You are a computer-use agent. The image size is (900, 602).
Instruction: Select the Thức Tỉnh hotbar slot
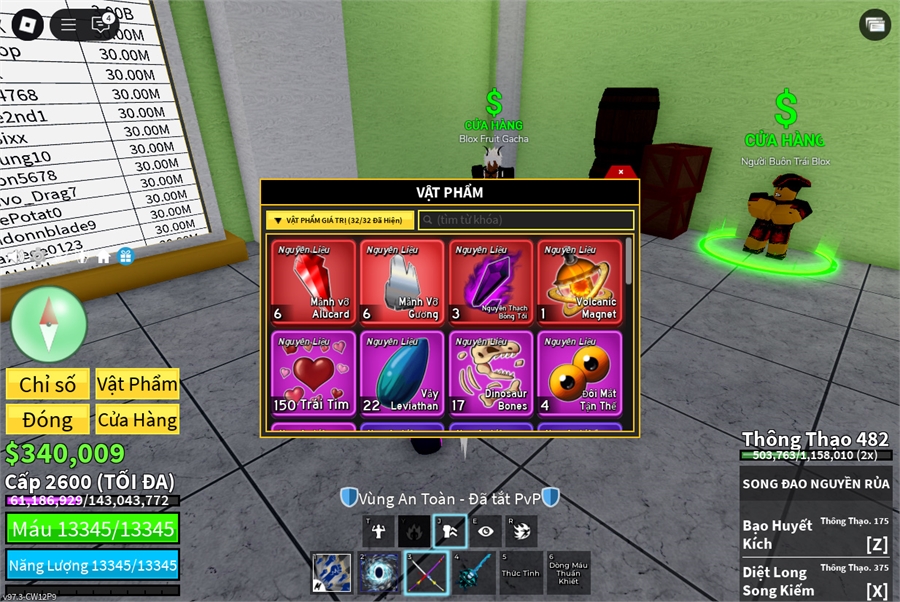[x=520, y=573]
